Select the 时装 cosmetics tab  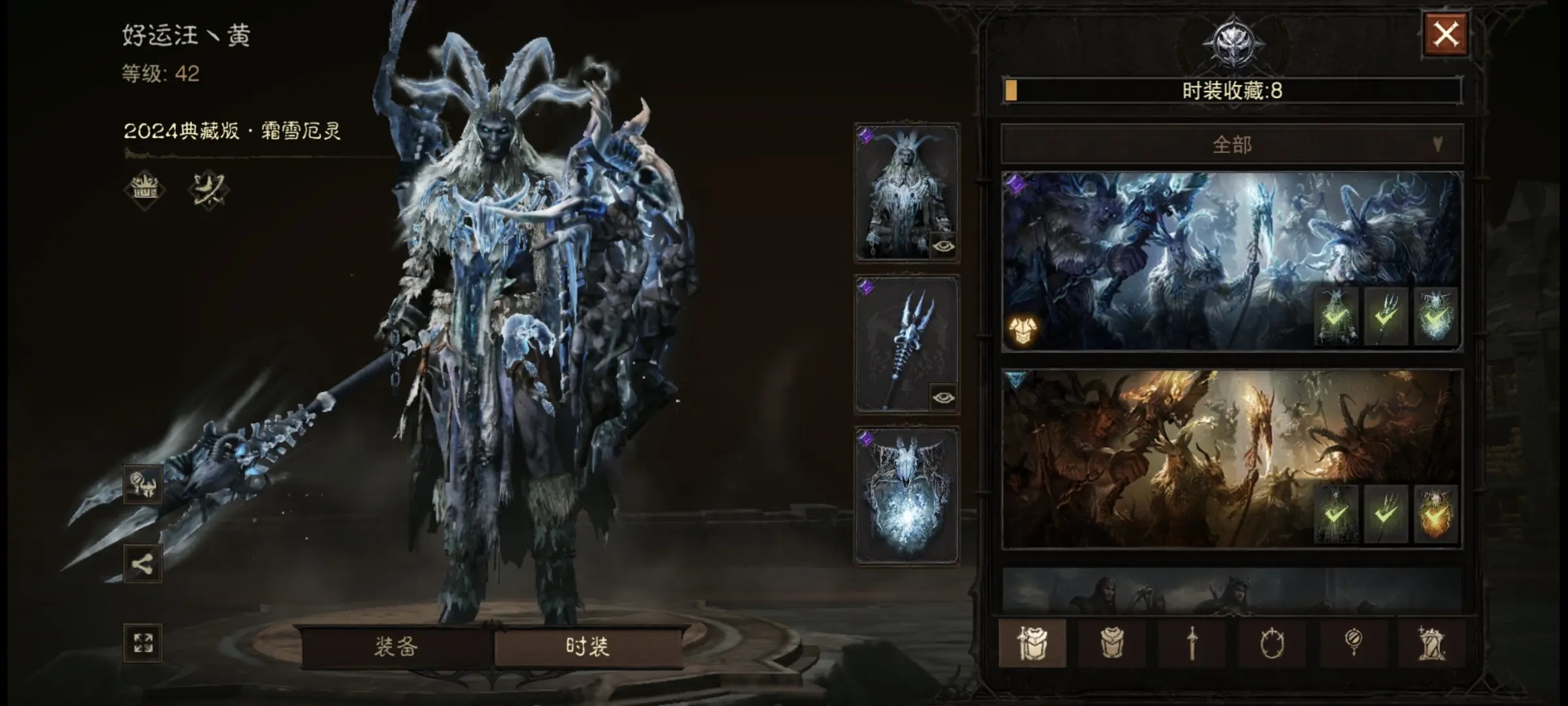tap(587, 647)
